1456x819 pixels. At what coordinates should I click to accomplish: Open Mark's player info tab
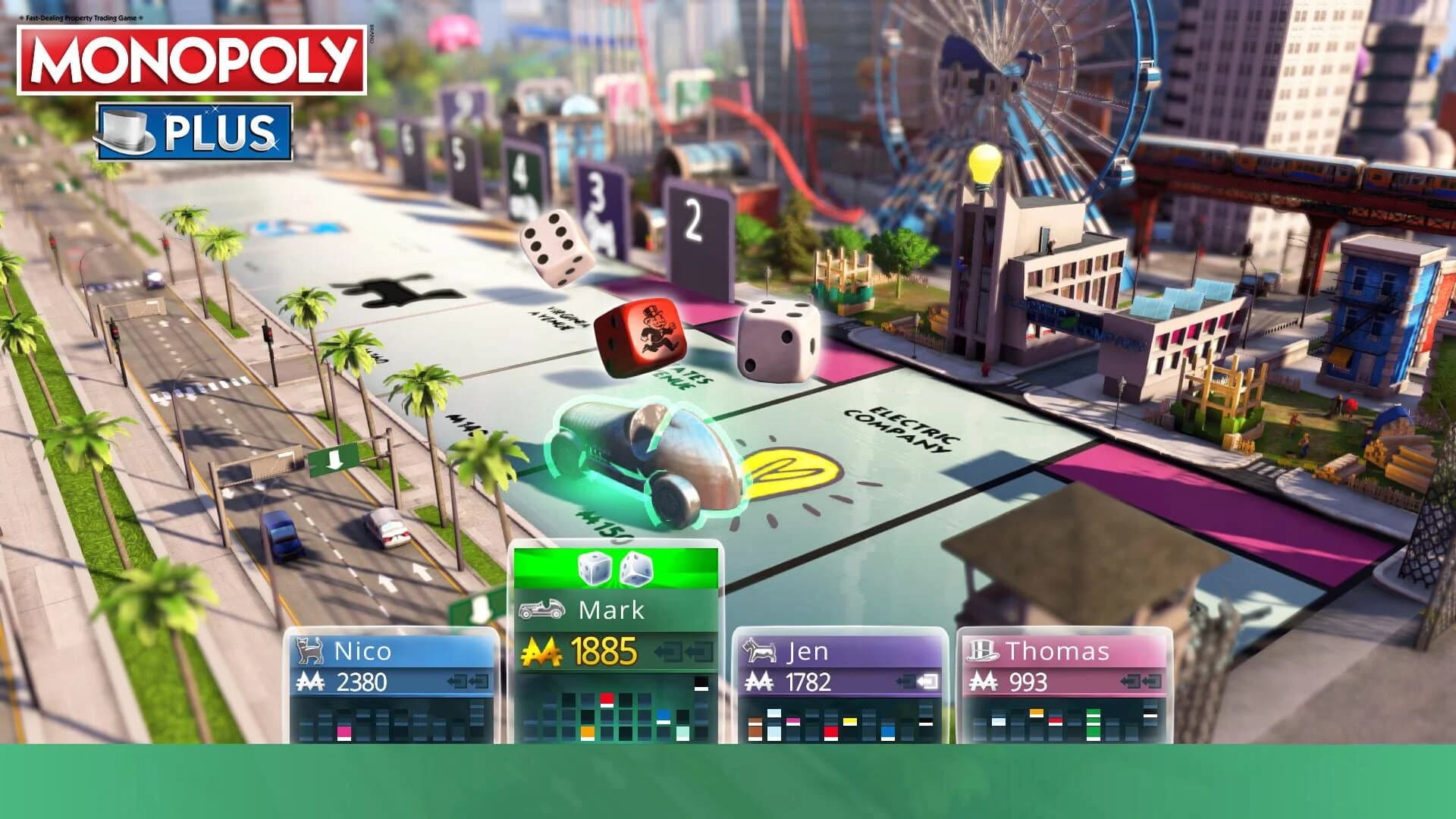pos(609,611)
